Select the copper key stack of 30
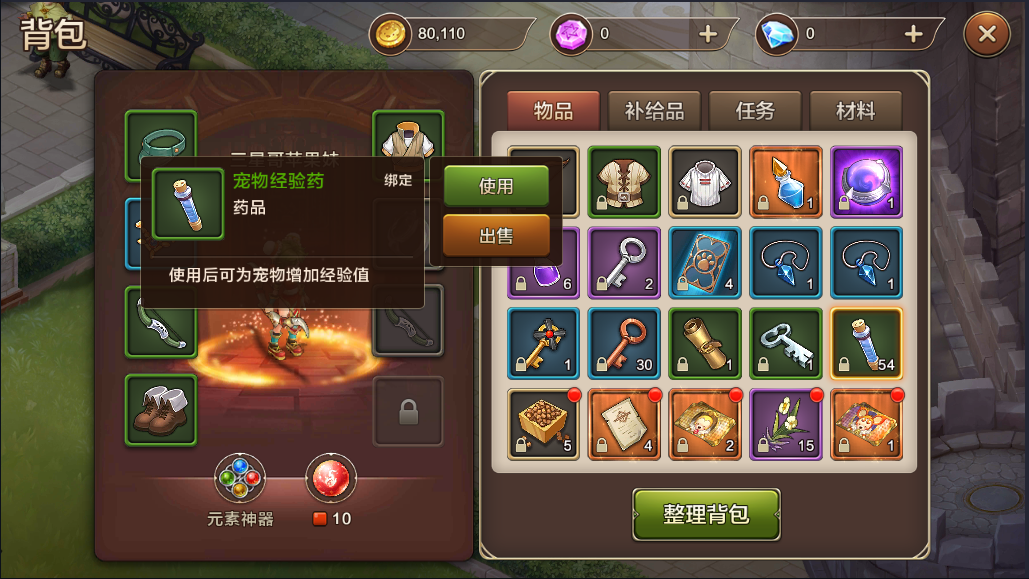Screen dimensions: 1029x579 tap(624, 343)
